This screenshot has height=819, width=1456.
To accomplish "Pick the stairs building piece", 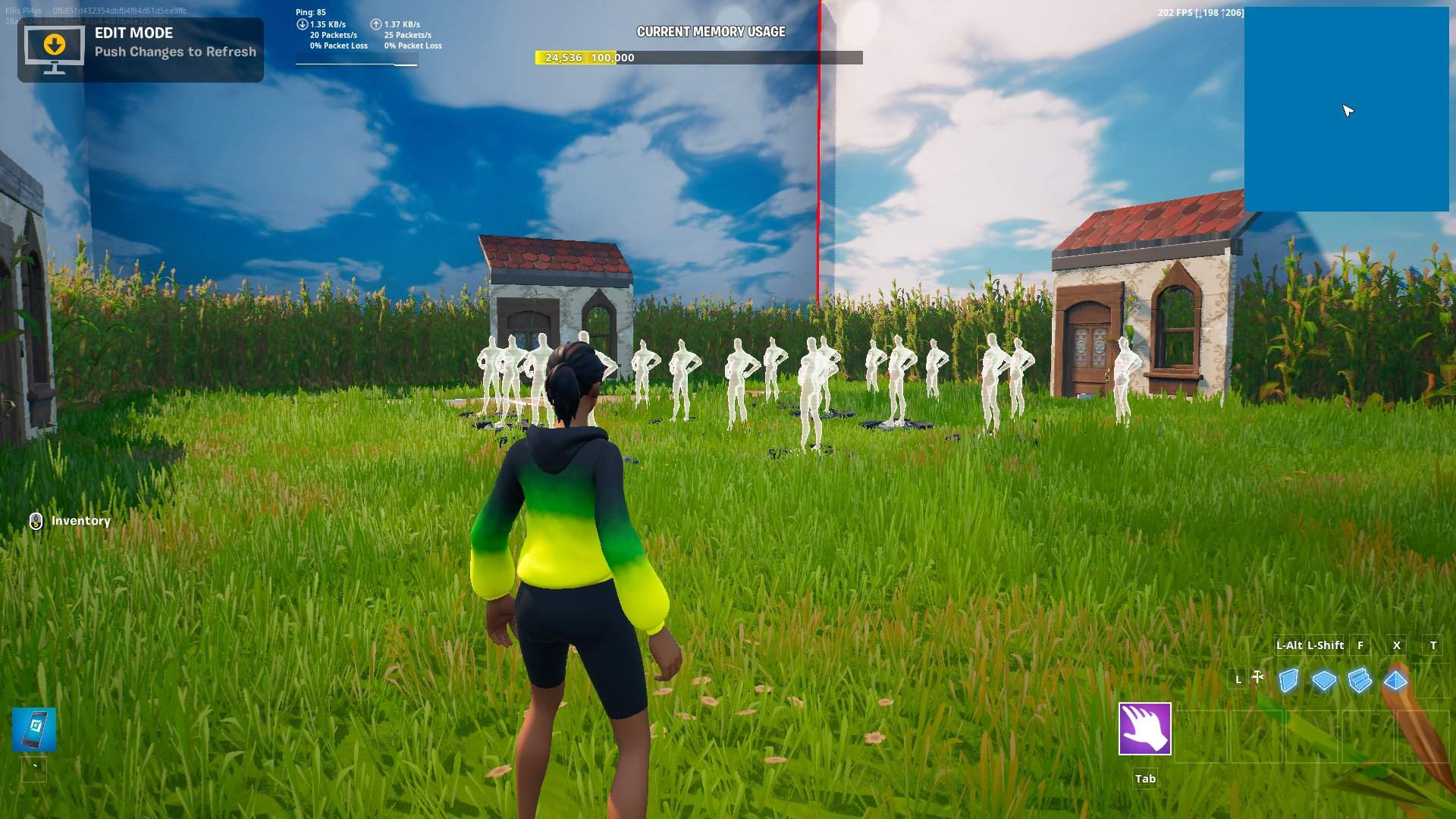I will click(1360, 680).
